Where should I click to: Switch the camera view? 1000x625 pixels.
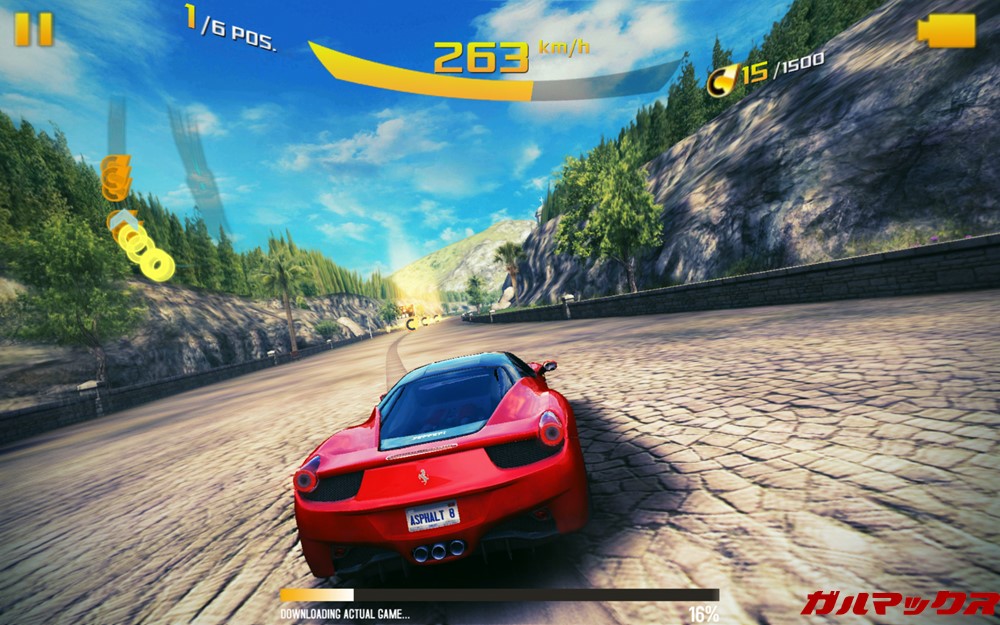[x=946, y=30]
